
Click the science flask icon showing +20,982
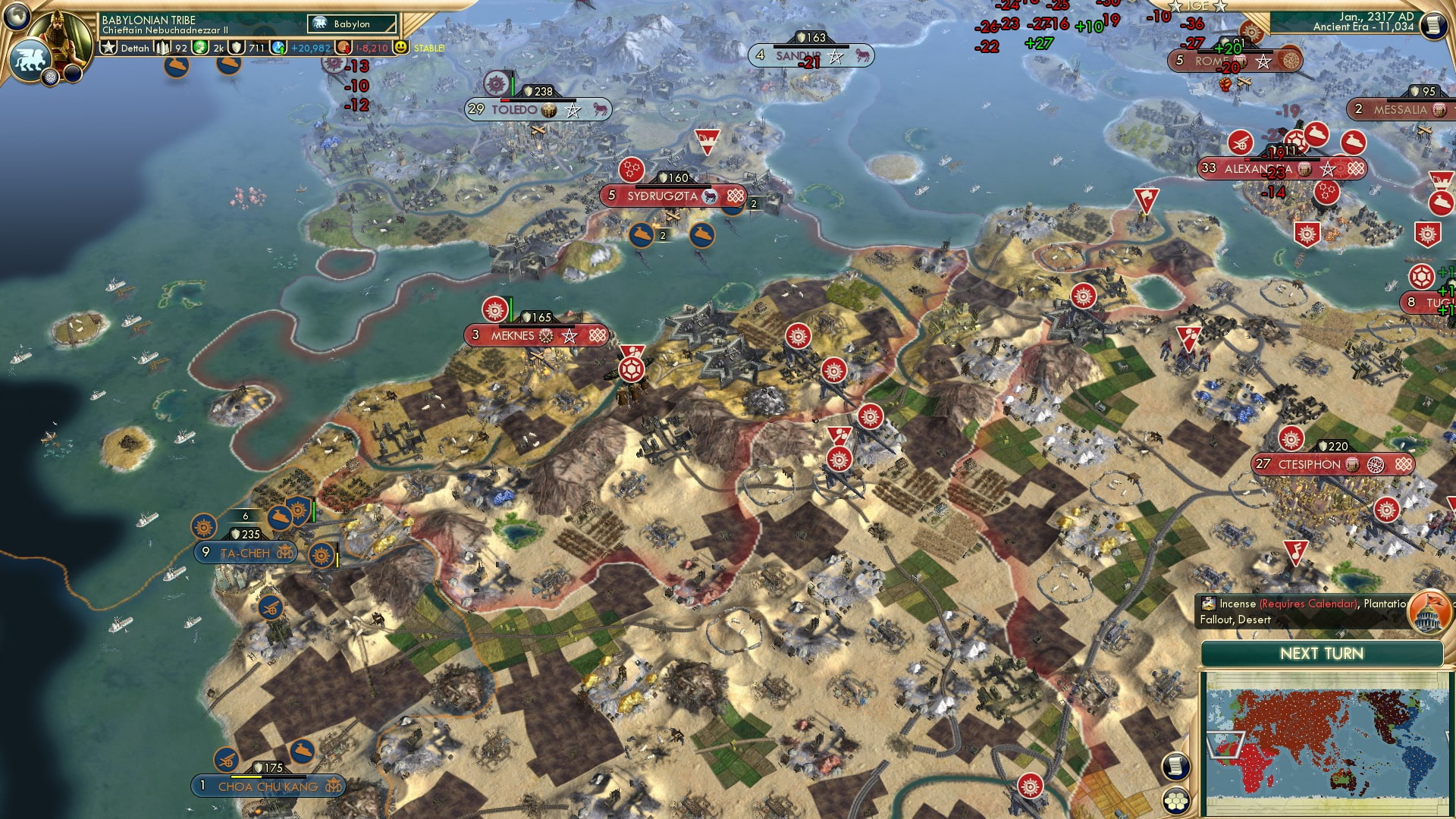[x=280, y=47]
